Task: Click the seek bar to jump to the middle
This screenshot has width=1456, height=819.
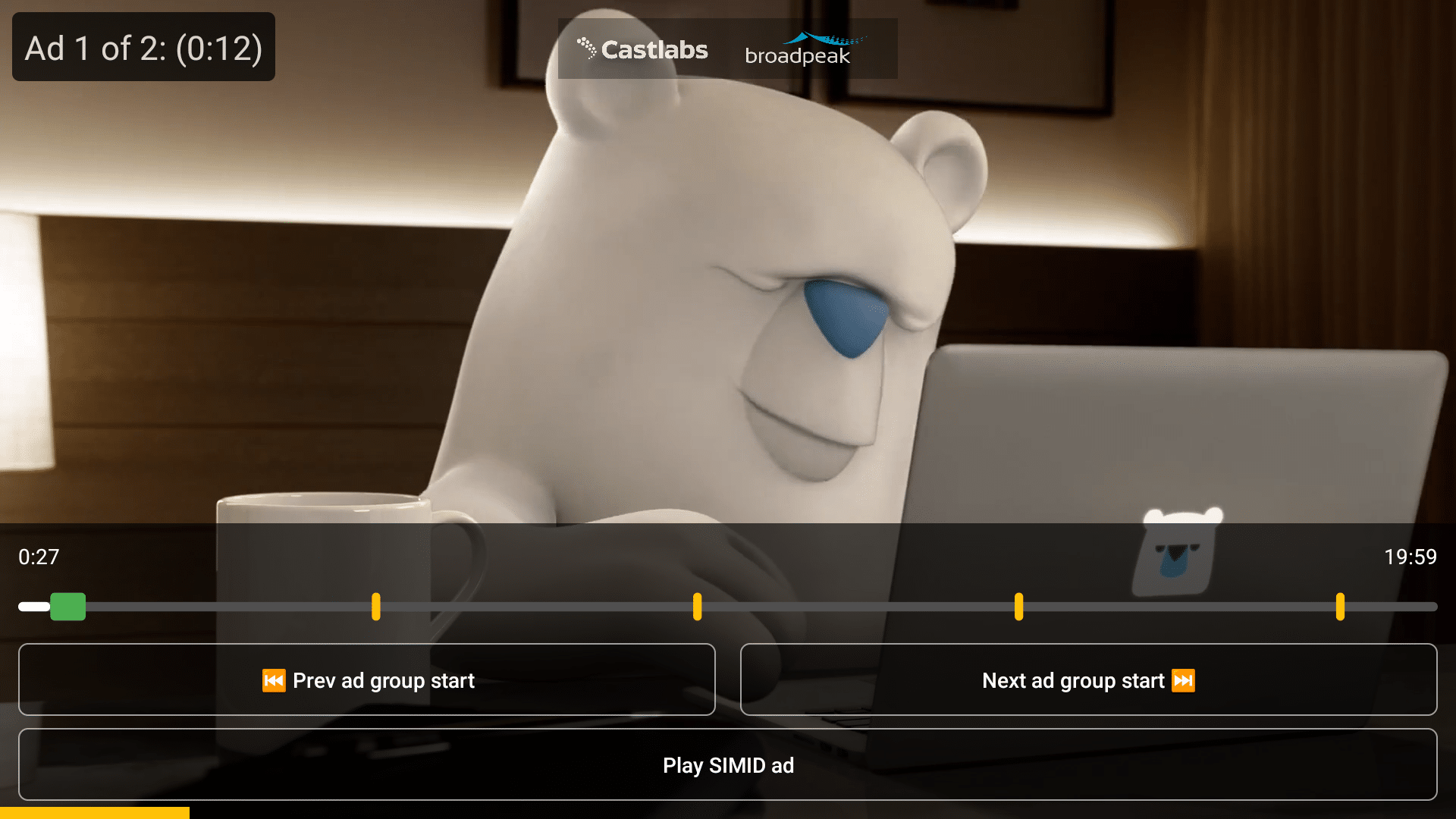Action: coord(728,607)
